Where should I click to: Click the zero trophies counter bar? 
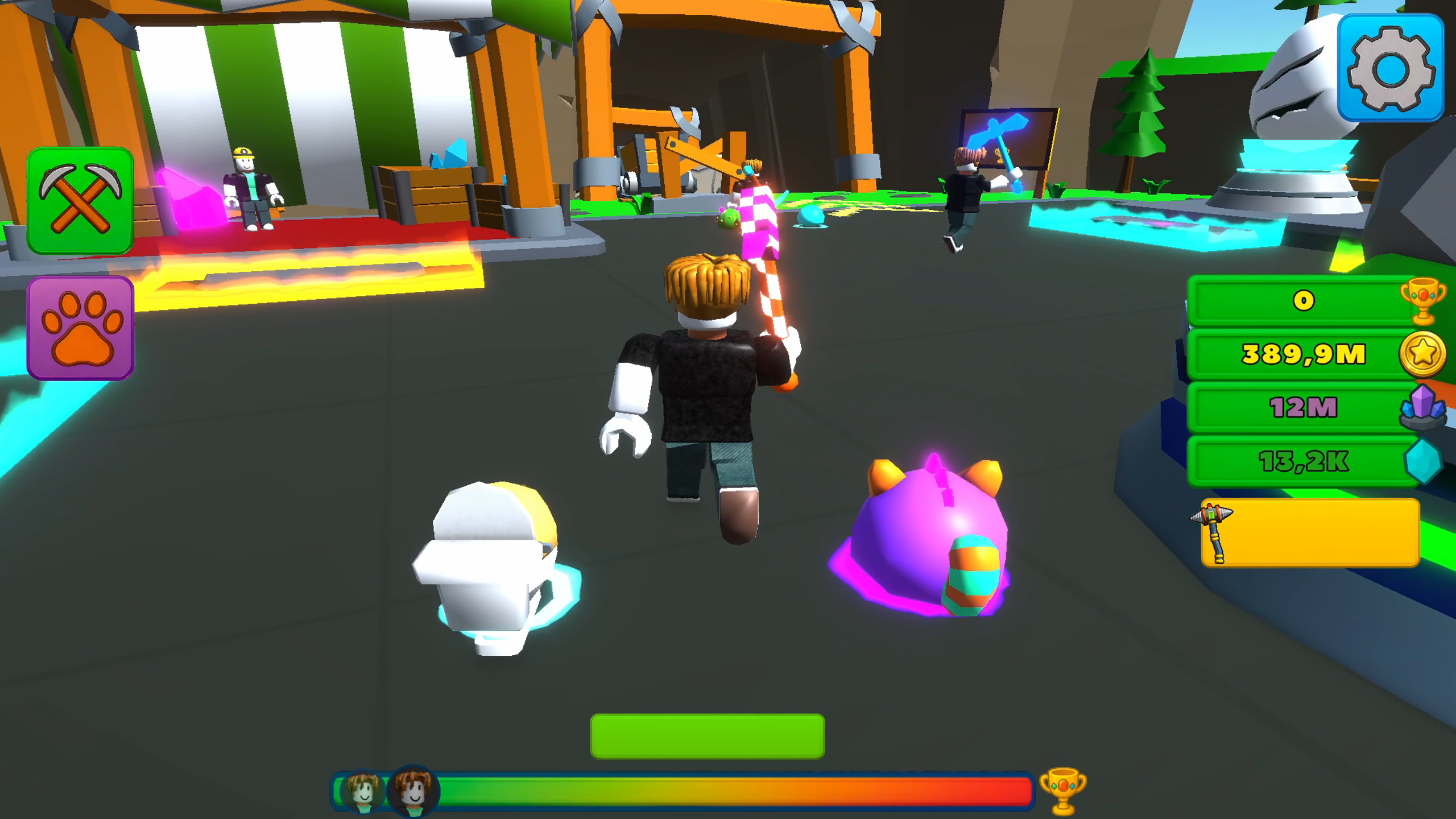pos(1302,301)
